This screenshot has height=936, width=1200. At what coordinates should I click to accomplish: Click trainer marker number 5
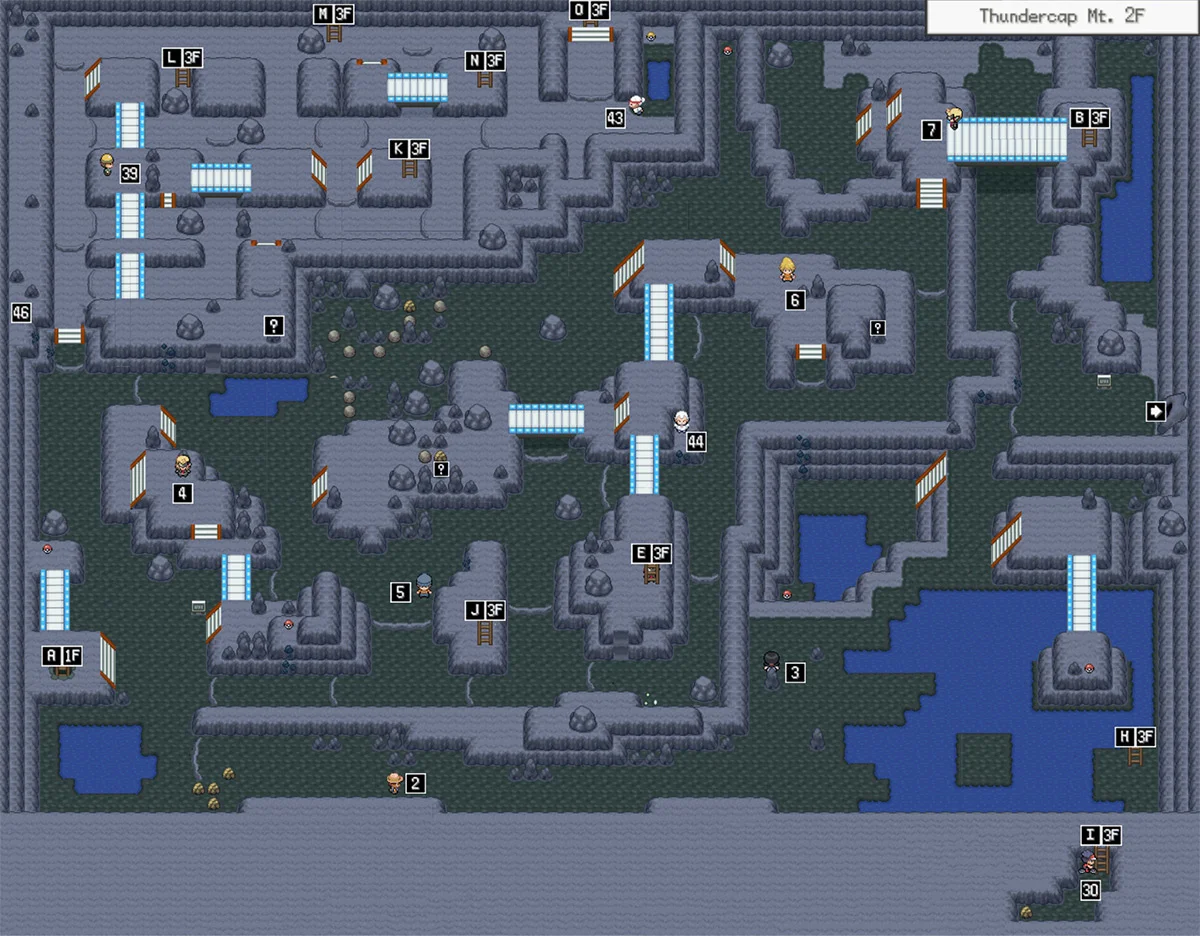click(x=400, y=592)
